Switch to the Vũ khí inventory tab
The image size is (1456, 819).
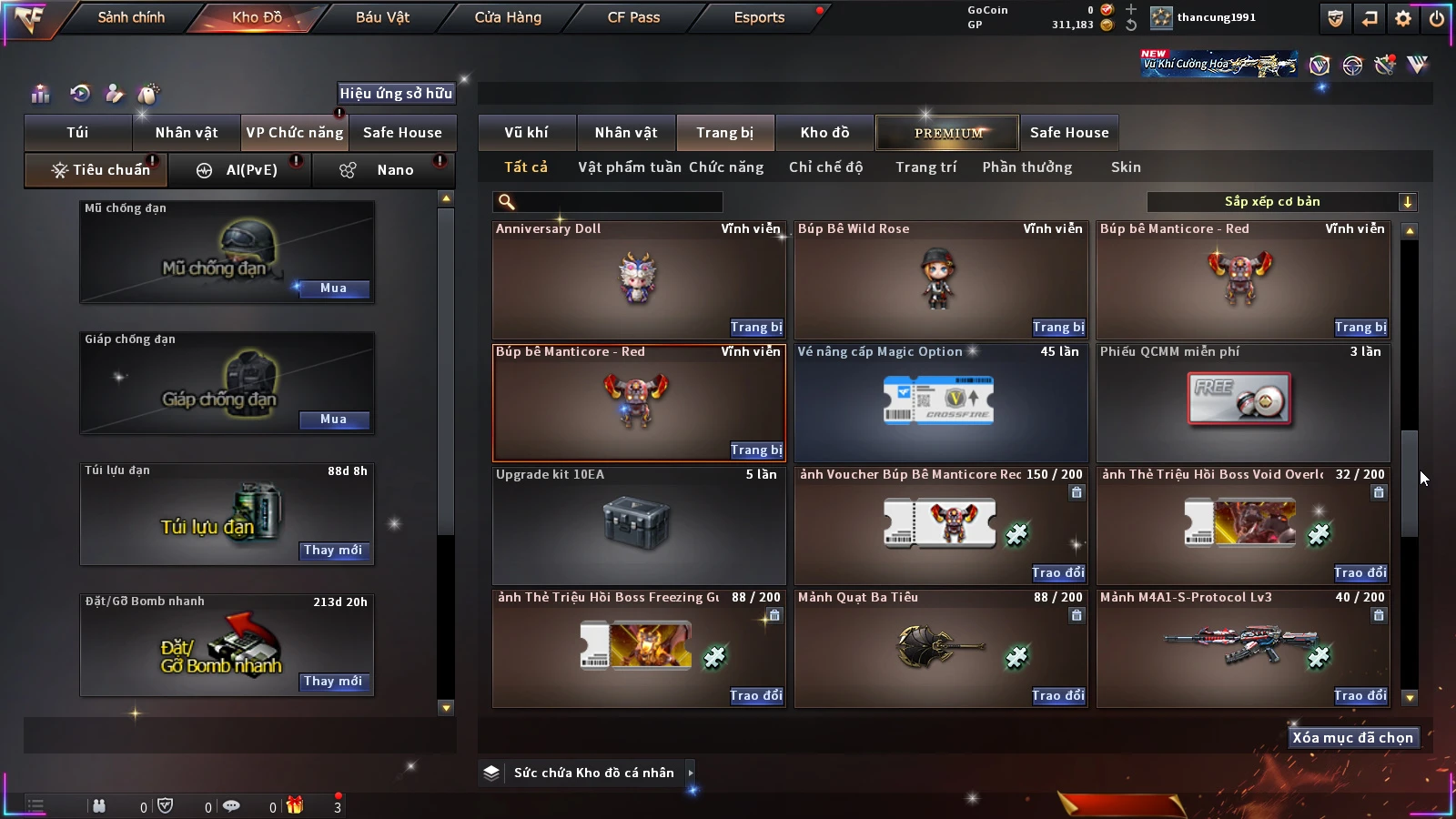point(526,133)
